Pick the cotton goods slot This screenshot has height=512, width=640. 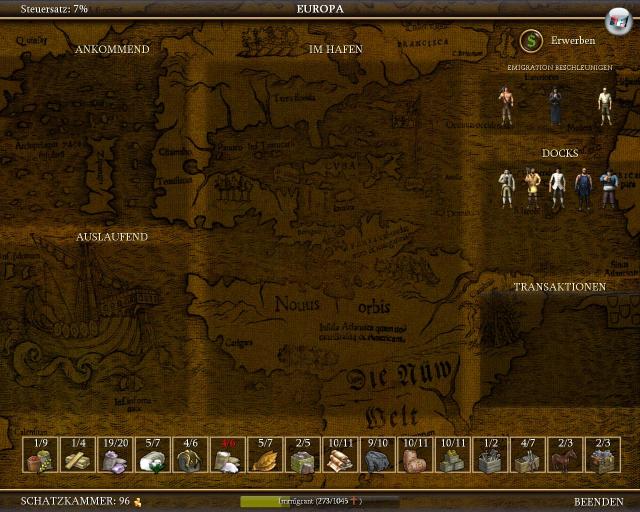point(153,456)
